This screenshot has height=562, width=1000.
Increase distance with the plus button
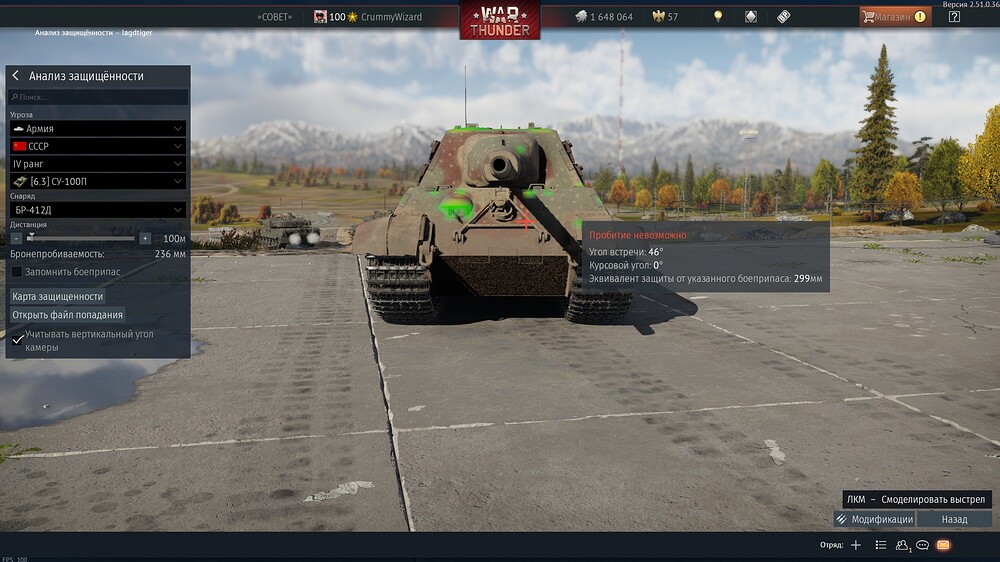coord(145,239)
